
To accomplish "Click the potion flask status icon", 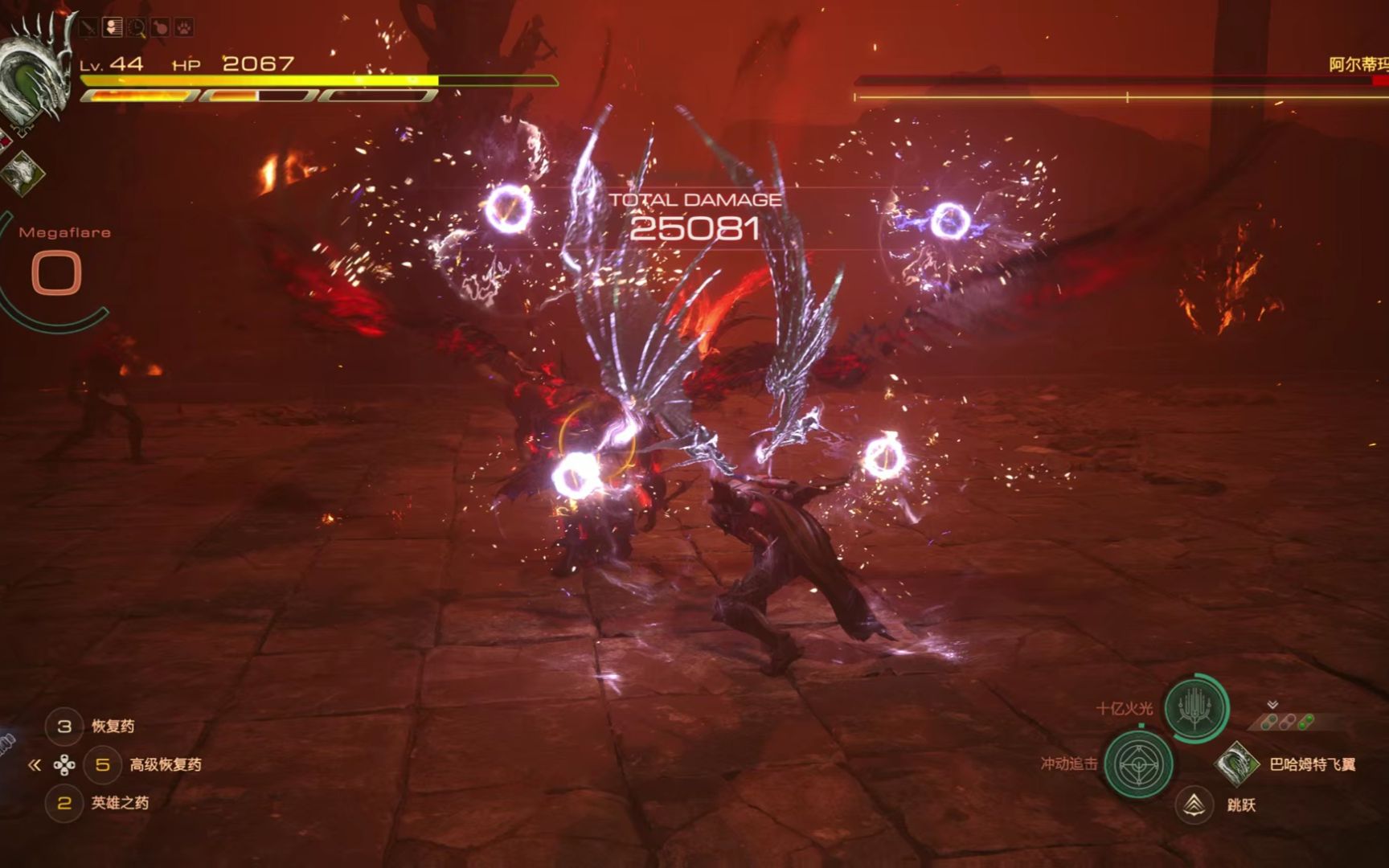I will pyautogui.click(x=161, y=28).
